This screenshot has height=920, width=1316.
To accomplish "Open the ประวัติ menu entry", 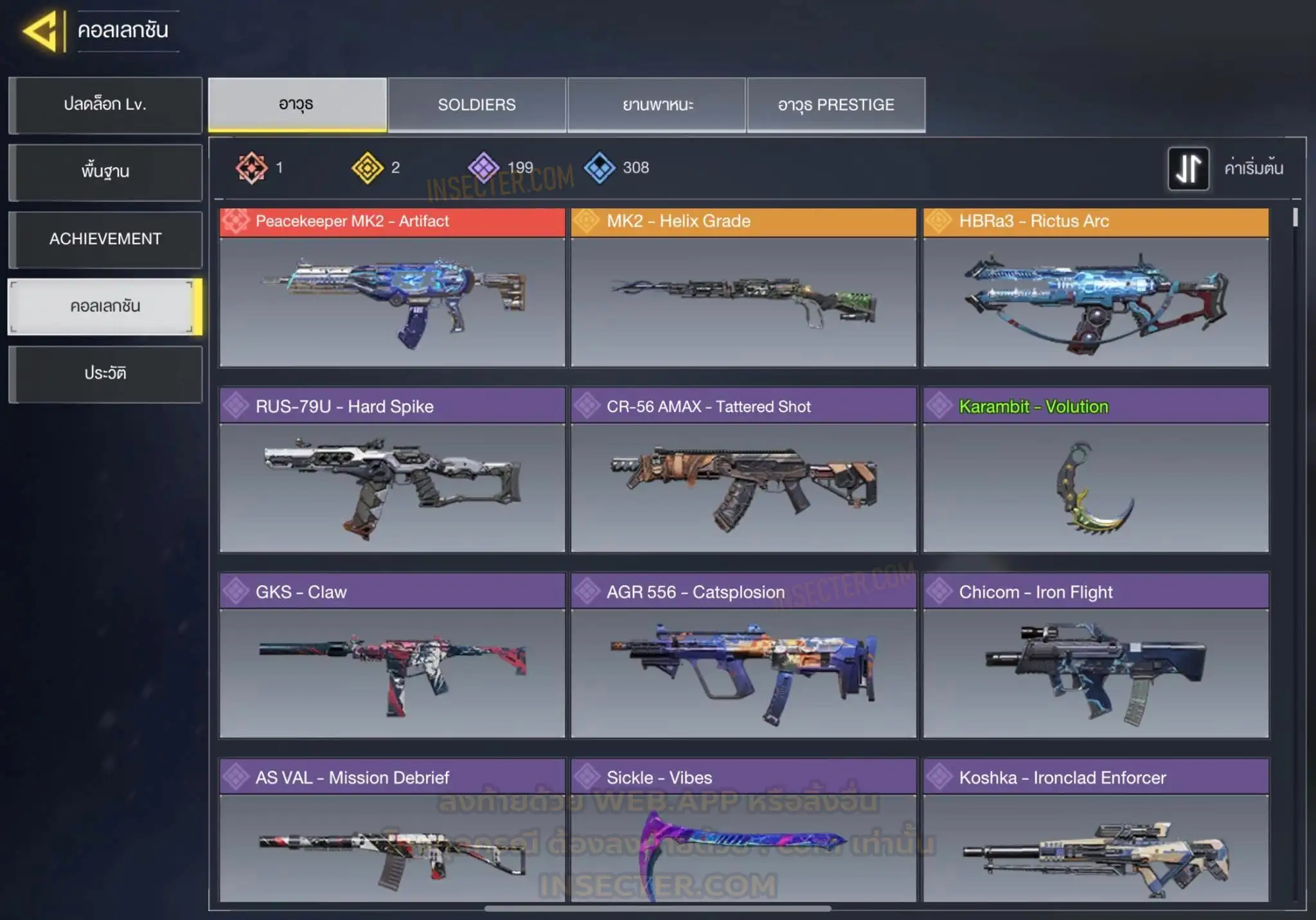I will click(x=105, y=374).
